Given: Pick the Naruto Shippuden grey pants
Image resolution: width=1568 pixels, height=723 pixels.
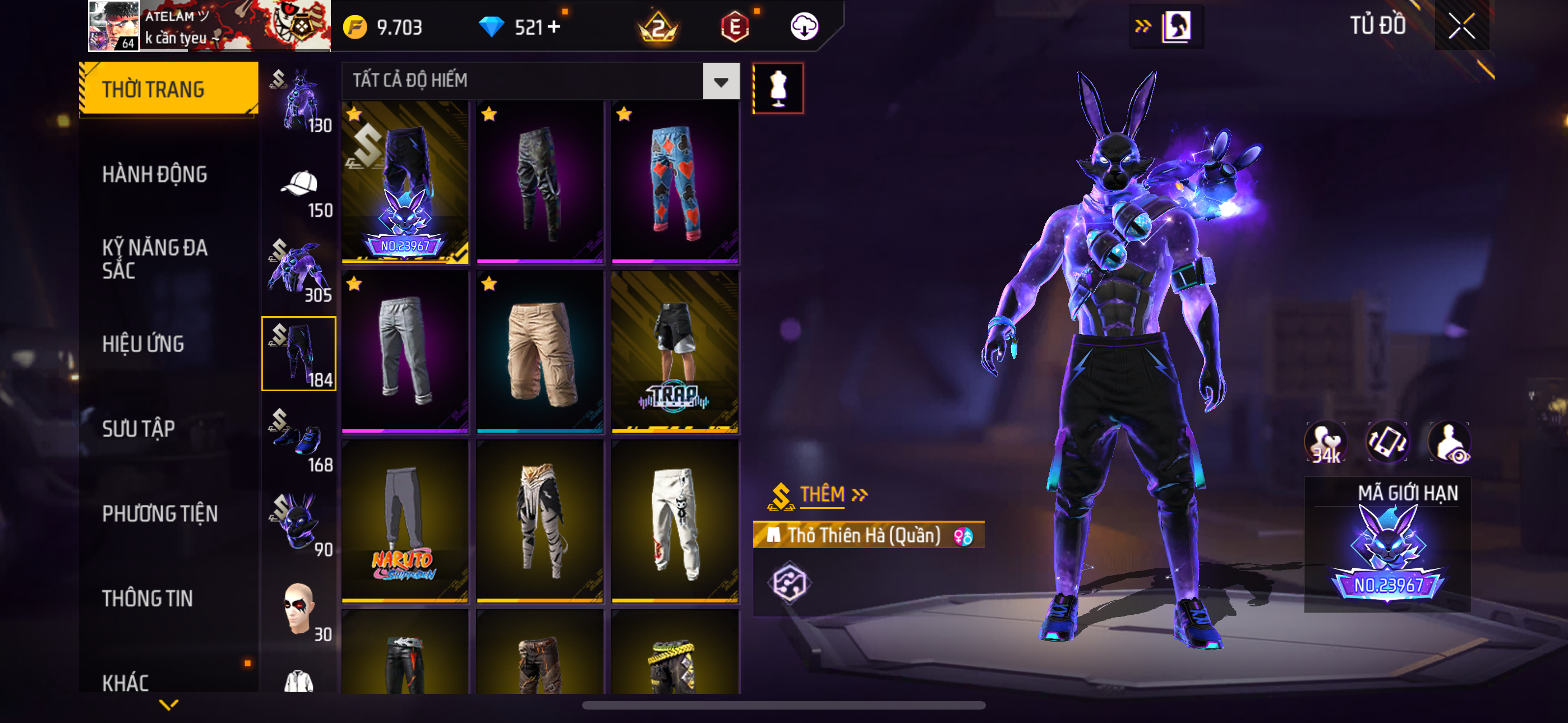Looking at the screenshot, I should [x=405, y=522].
